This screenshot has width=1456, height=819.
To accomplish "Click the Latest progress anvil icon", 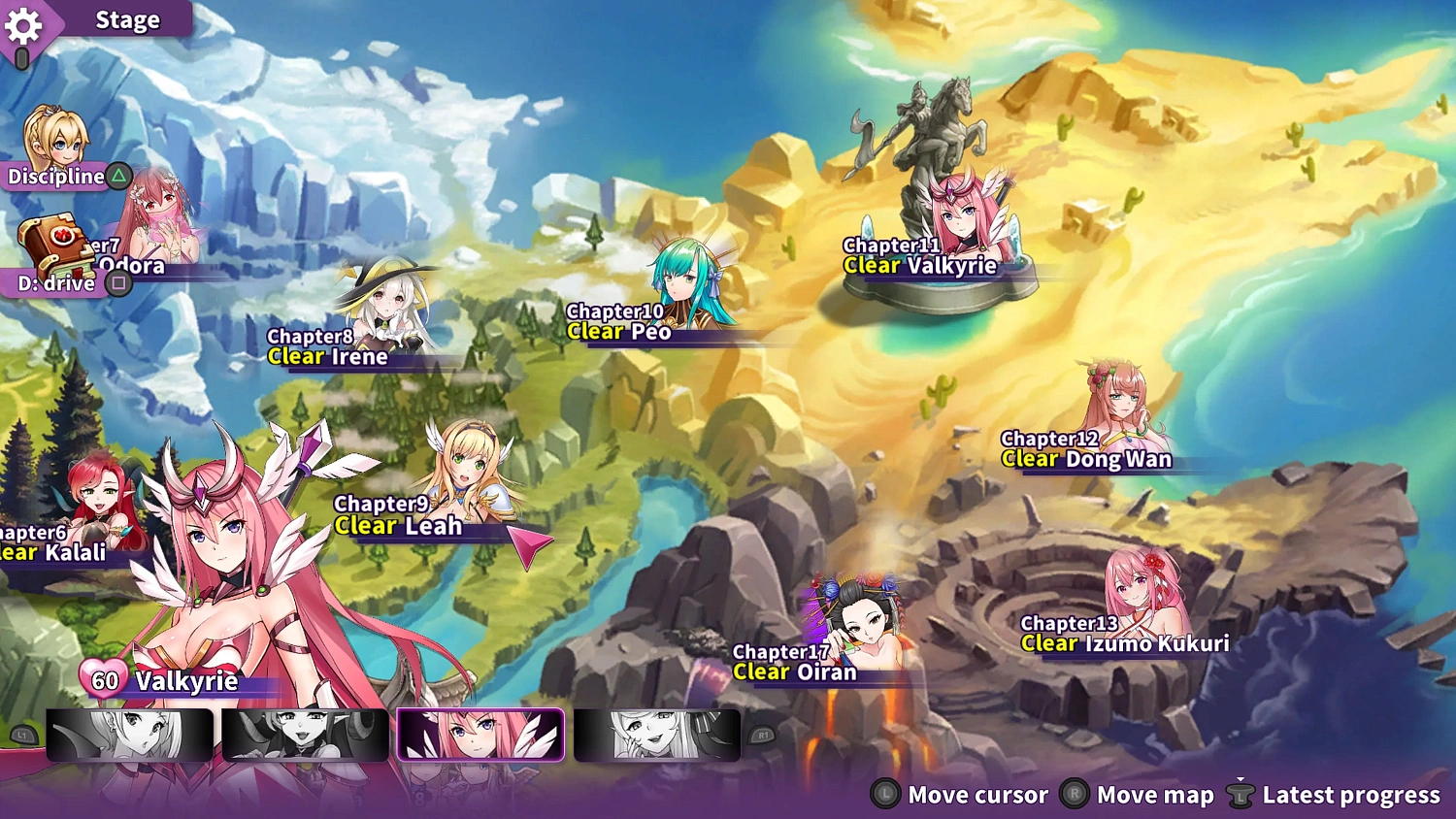I will [x=1241, y=795].
